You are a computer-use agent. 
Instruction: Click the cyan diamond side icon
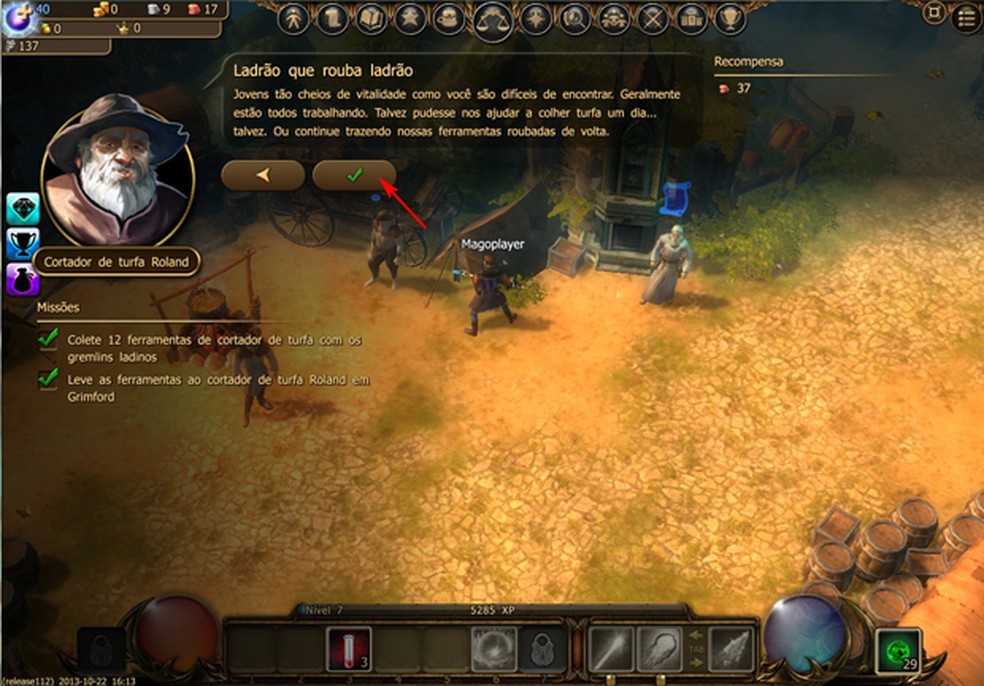coord(22,209)
